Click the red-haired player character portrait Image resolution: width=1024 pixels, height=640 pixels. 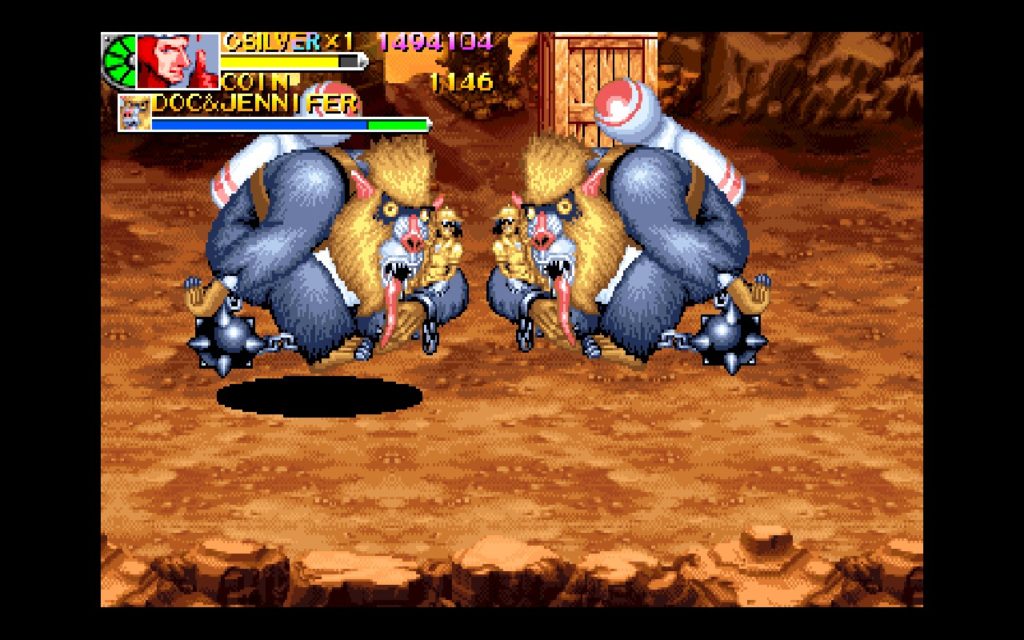tap(177, 62)
